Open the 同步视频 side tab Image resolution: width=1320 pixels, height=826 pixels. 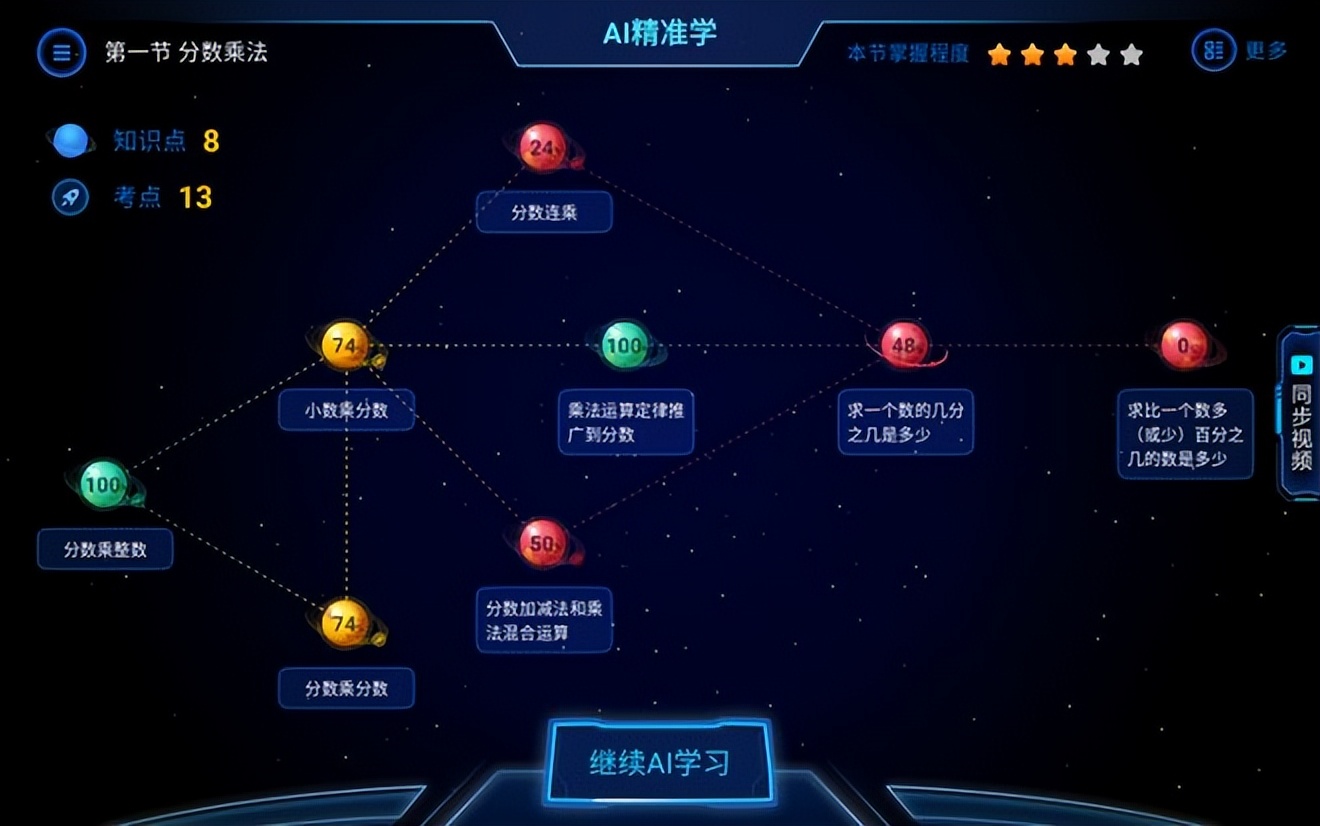point(1301,412)
